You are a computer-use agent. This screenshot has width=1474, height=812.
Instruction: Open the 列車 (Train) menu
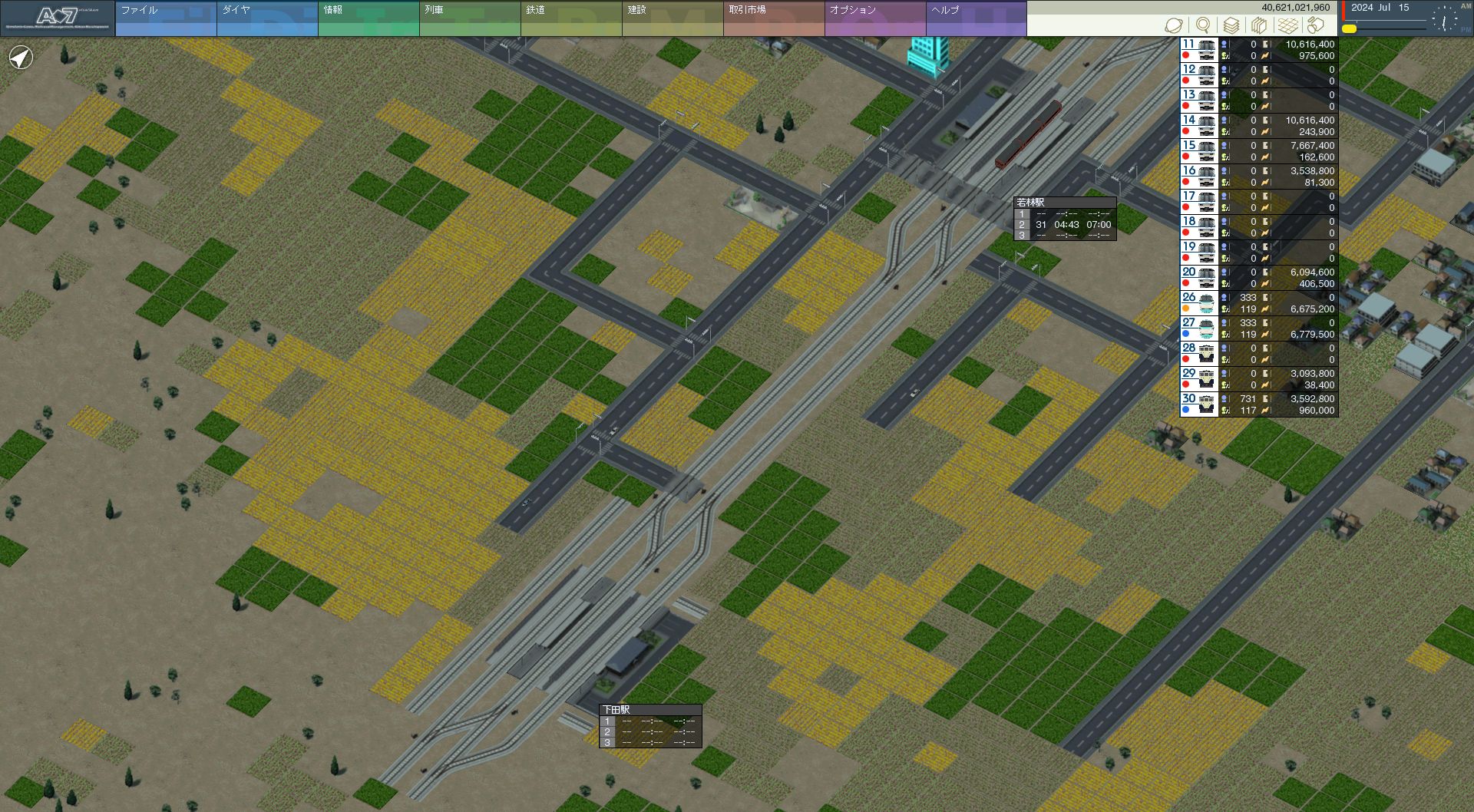[470, 18]
